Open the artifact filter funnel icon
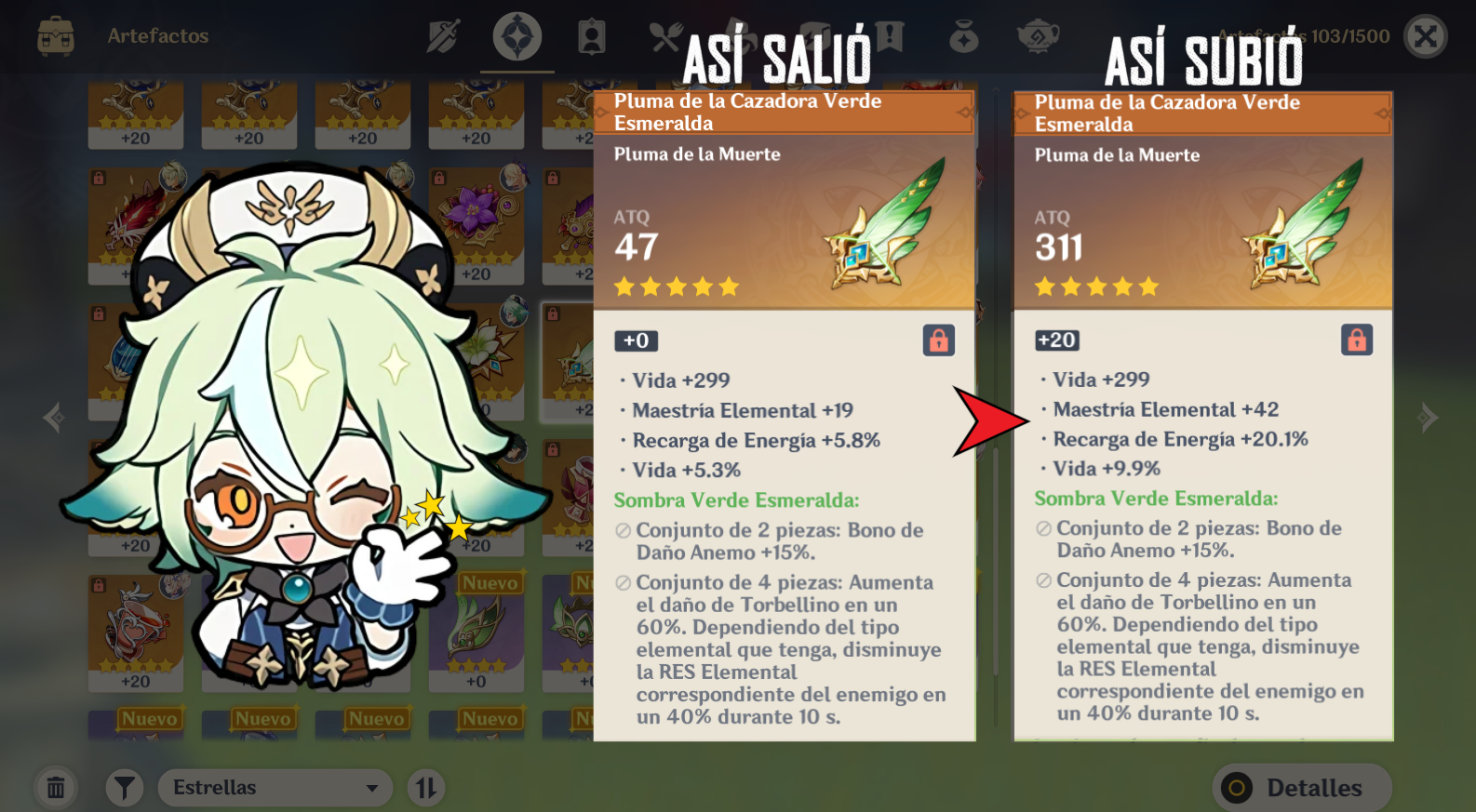This screenshot has height=812, width=1476. point(124,787)
